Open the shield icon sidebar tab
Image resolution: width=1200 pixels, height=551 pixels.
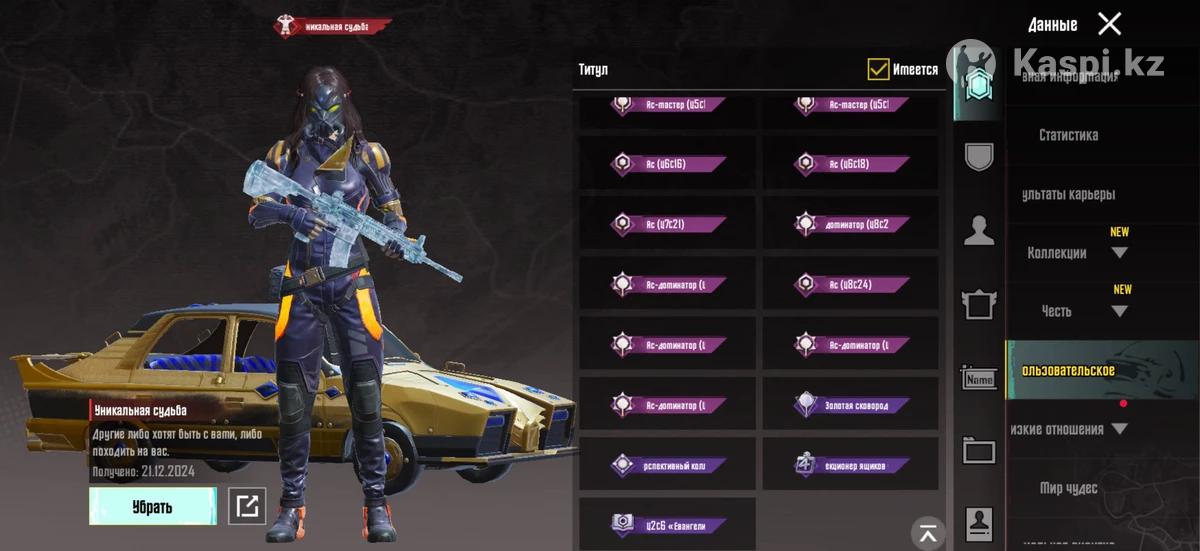(x=979, y=157)
